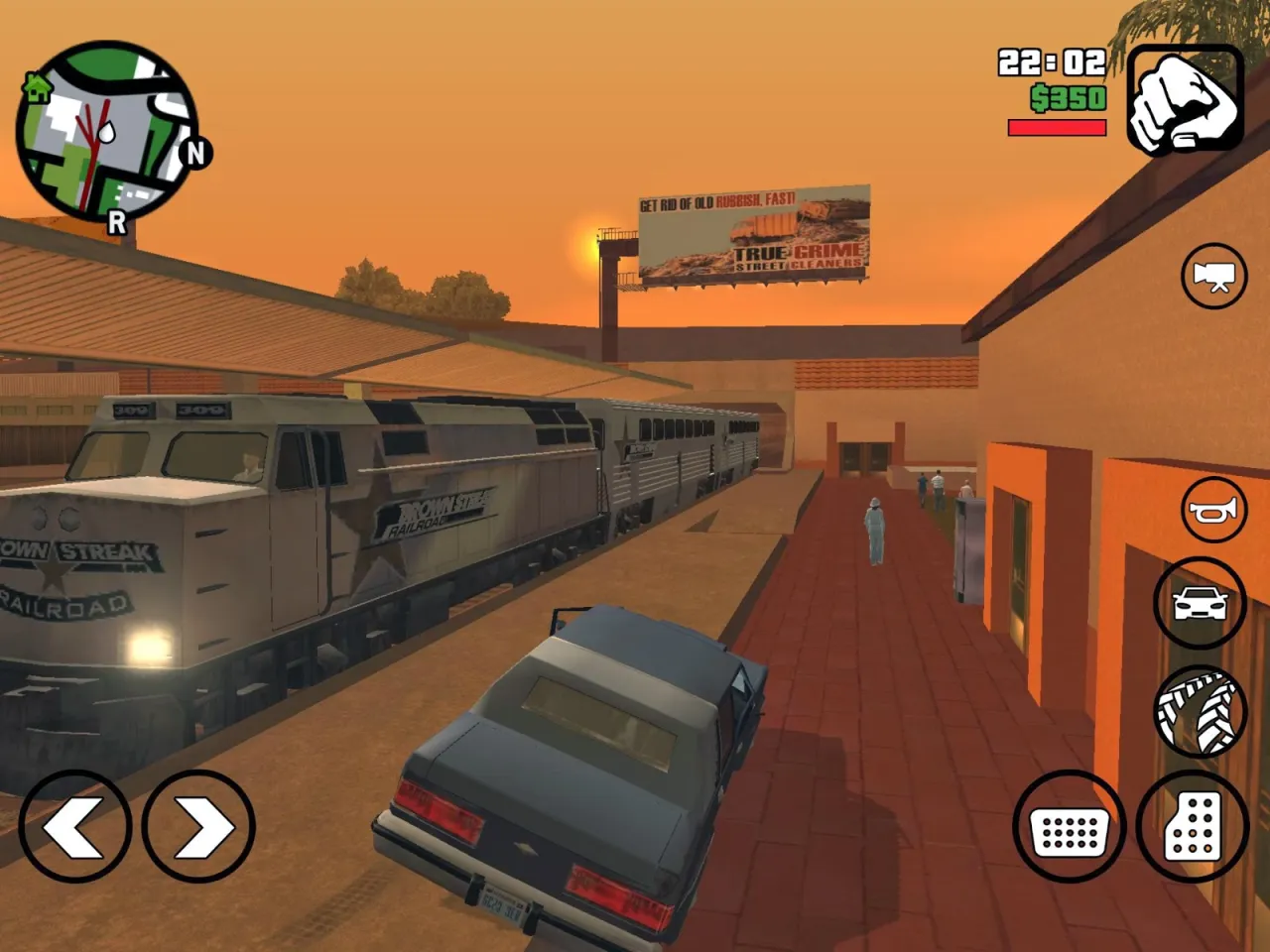Tap the camera view icon

tap(1212, 277)
